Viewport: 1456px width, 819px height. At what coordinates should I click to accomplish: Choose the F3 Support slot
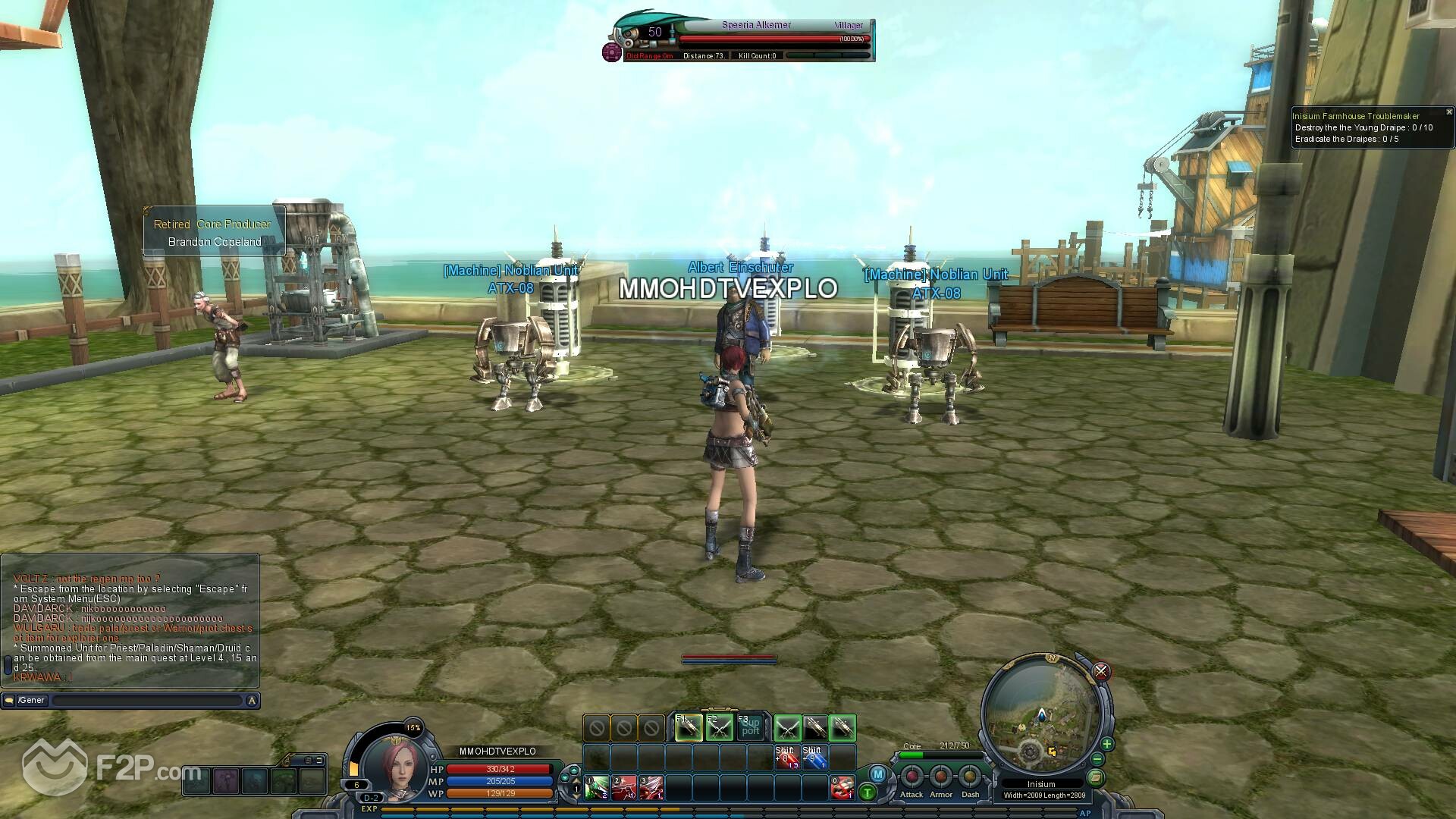pos(750,728)
